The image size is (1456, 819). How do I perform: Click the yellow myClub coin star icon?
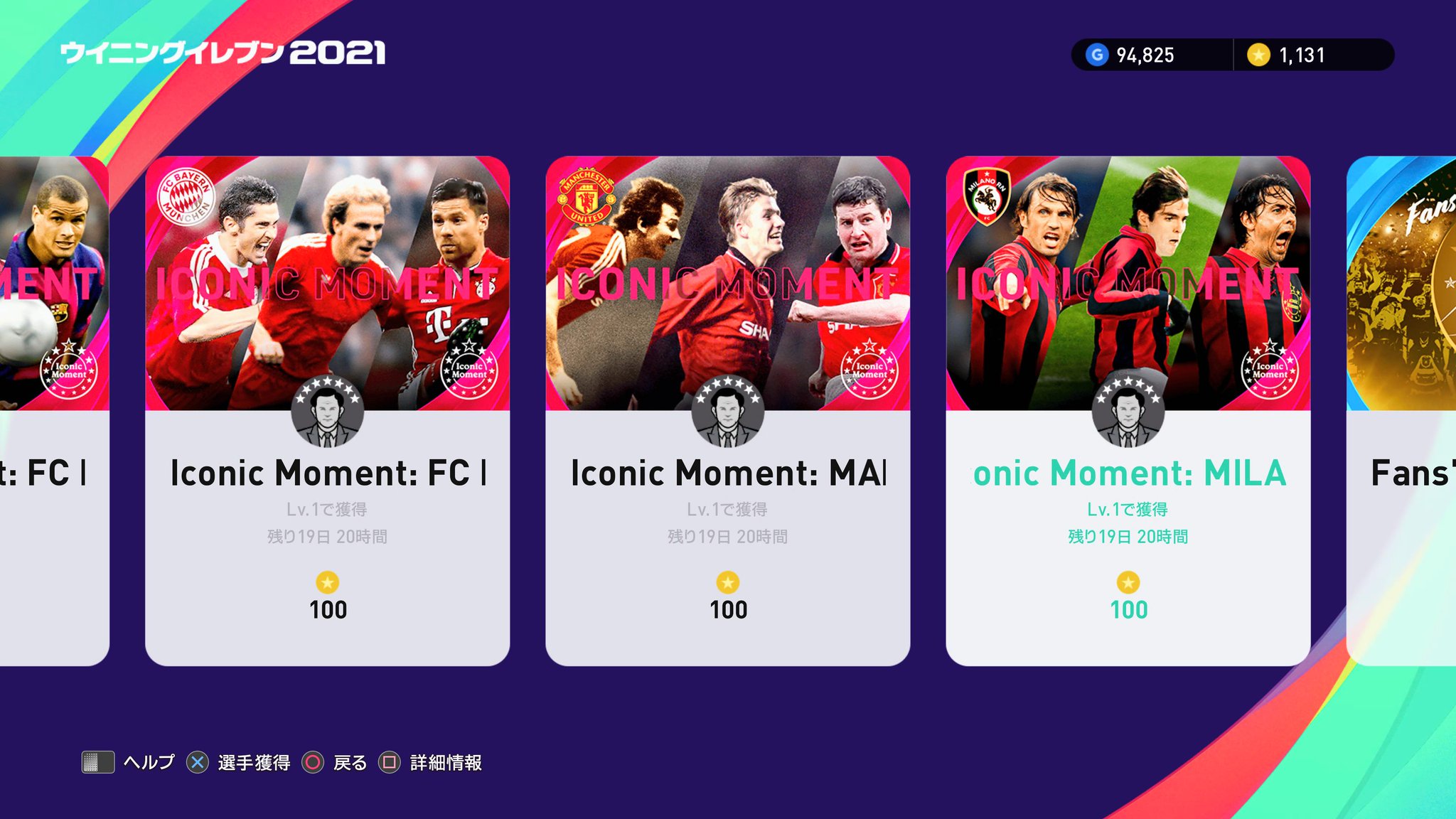click(x=1260, y=53)
